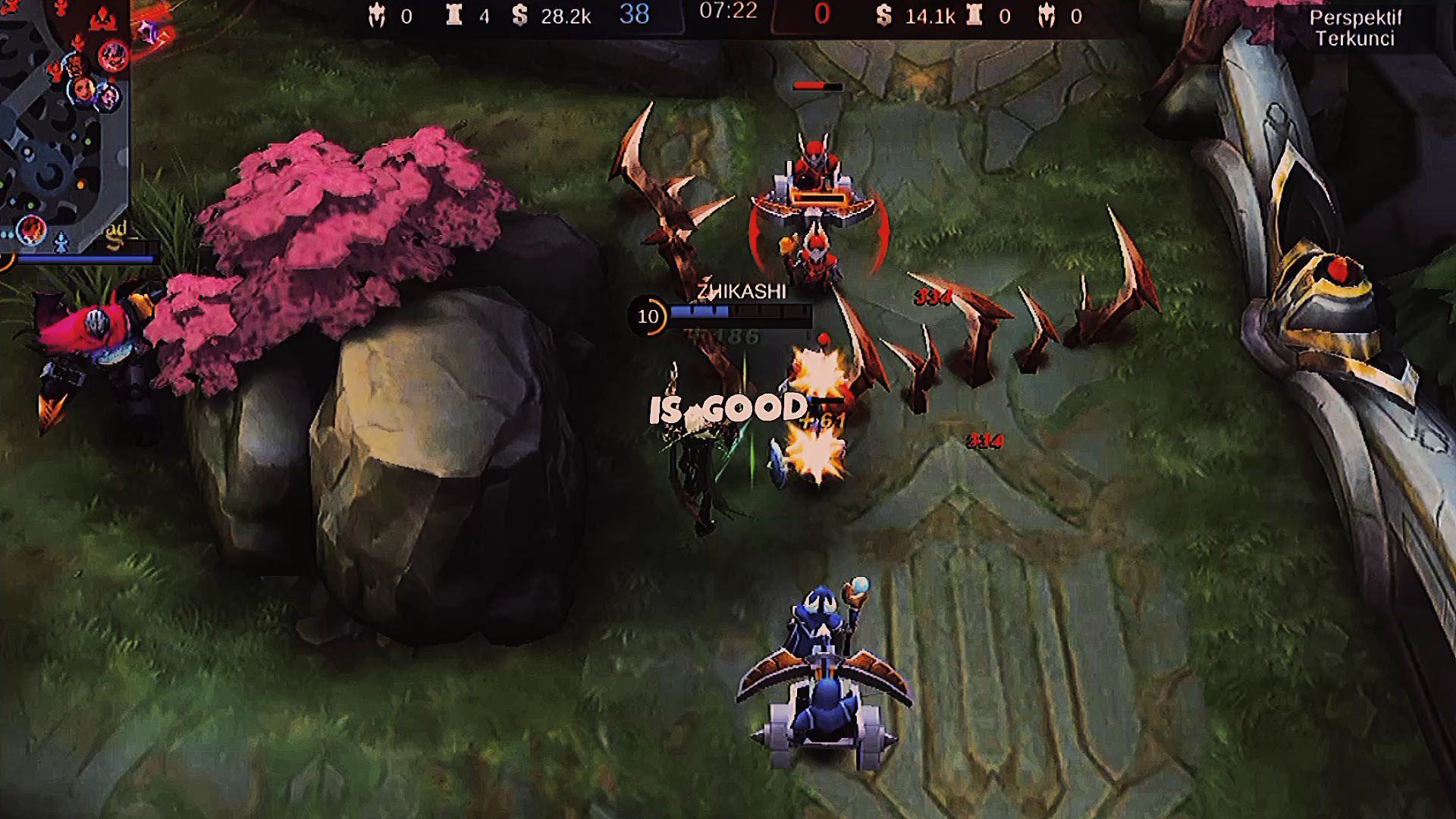The height and width of the screenshot is (819, 1456).
Task: Select the red-ringed enemy hero marker on minimap
Action: click(x=113, y=55)
